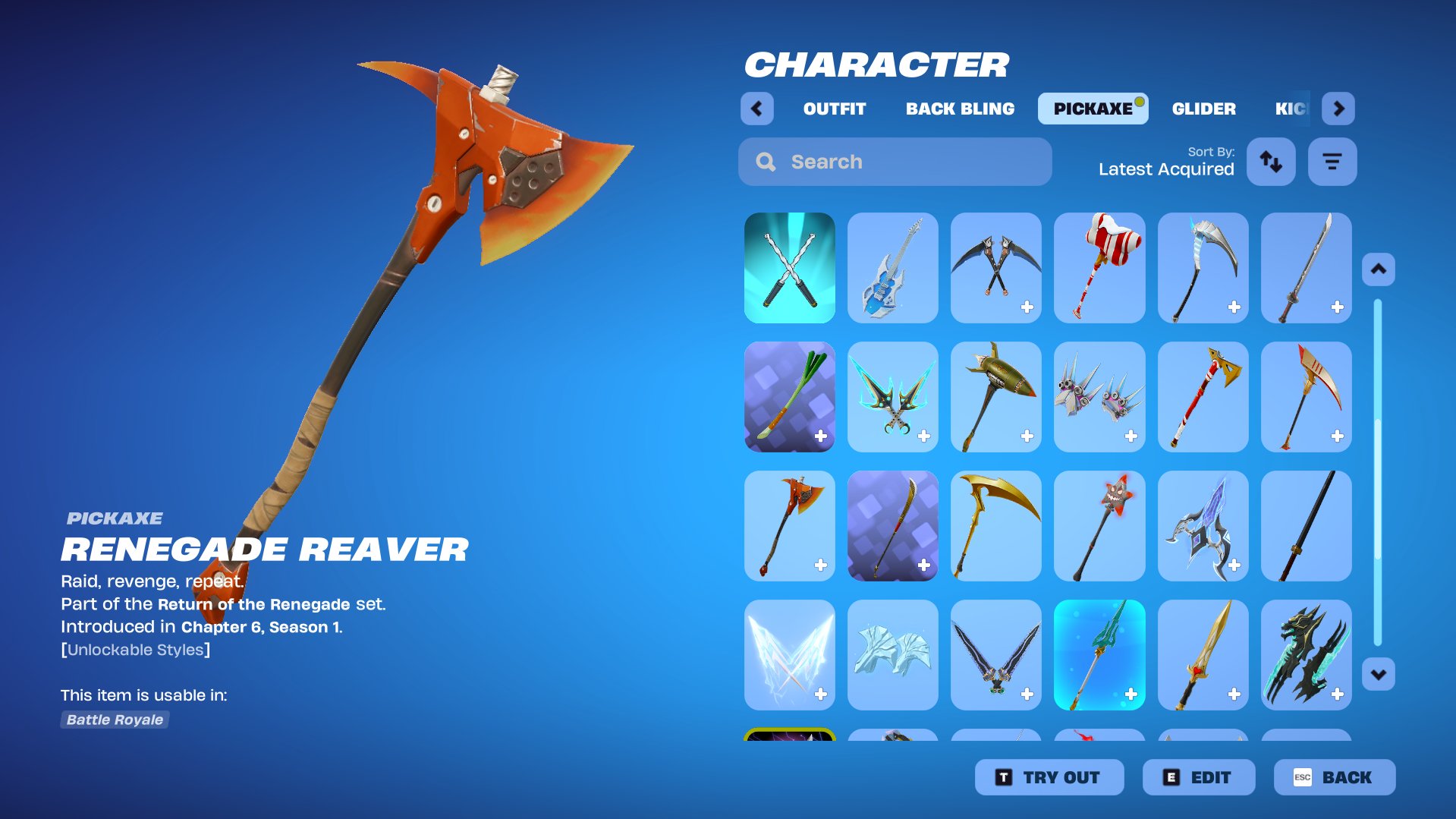Switch to the BACK BLING tab

[959, 108]
